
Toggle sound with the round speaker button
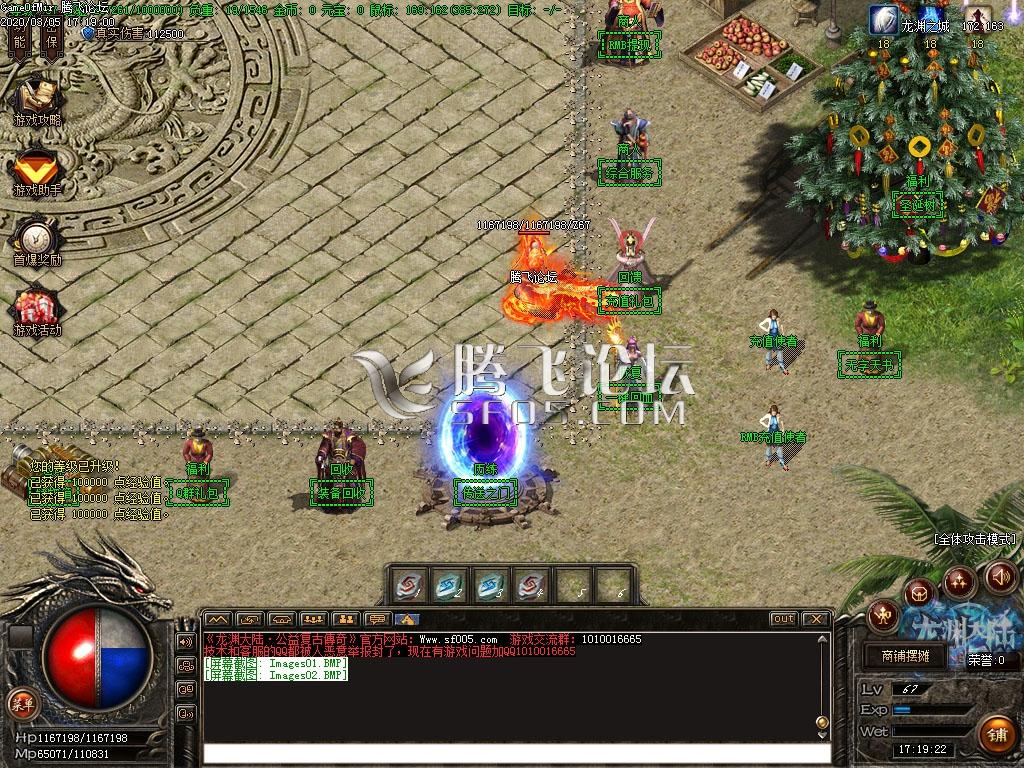(1001, 577)
